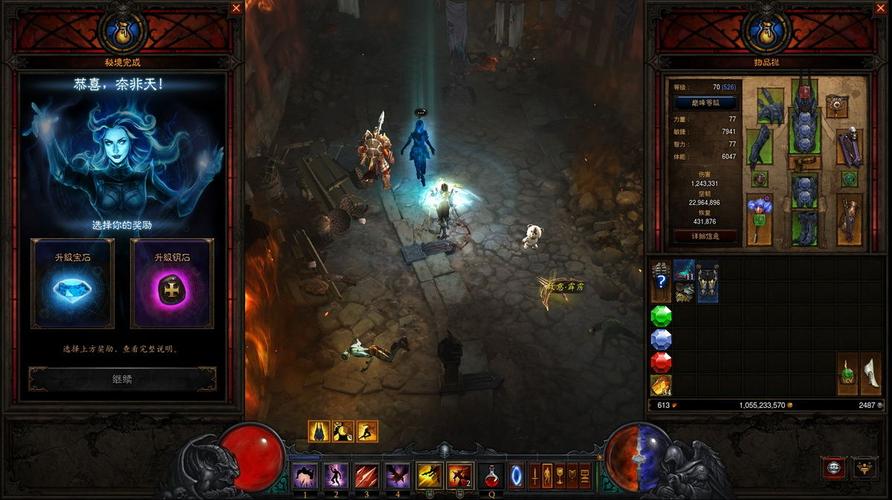Select the white feather item in inventory

(871, 373)
